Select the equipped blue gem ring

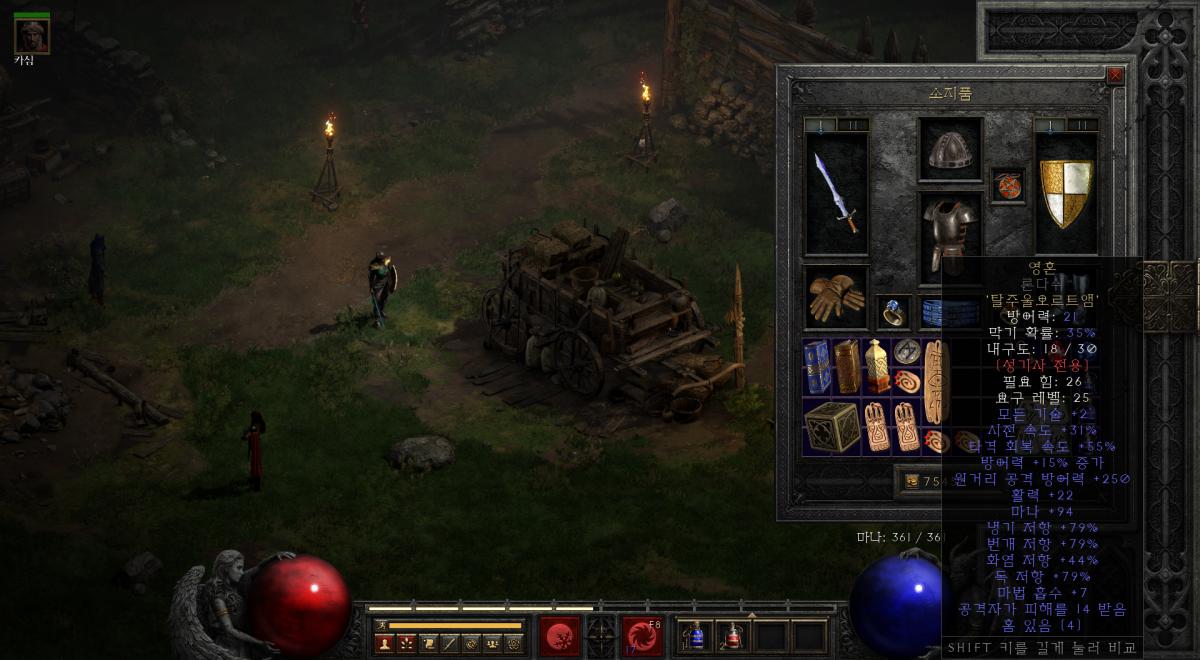[893, 313]
